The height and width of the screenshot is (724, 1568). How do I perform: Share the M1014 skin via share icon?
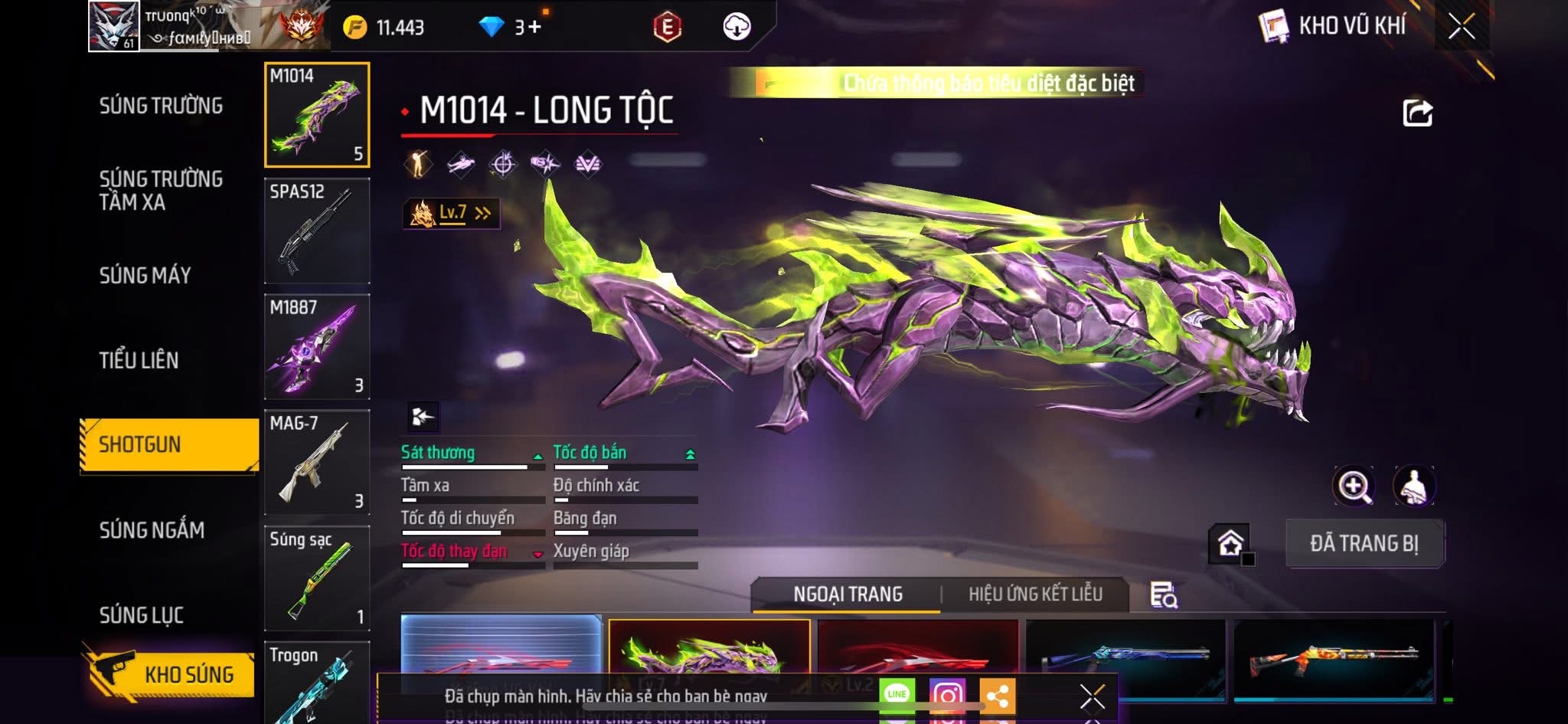1417,113
